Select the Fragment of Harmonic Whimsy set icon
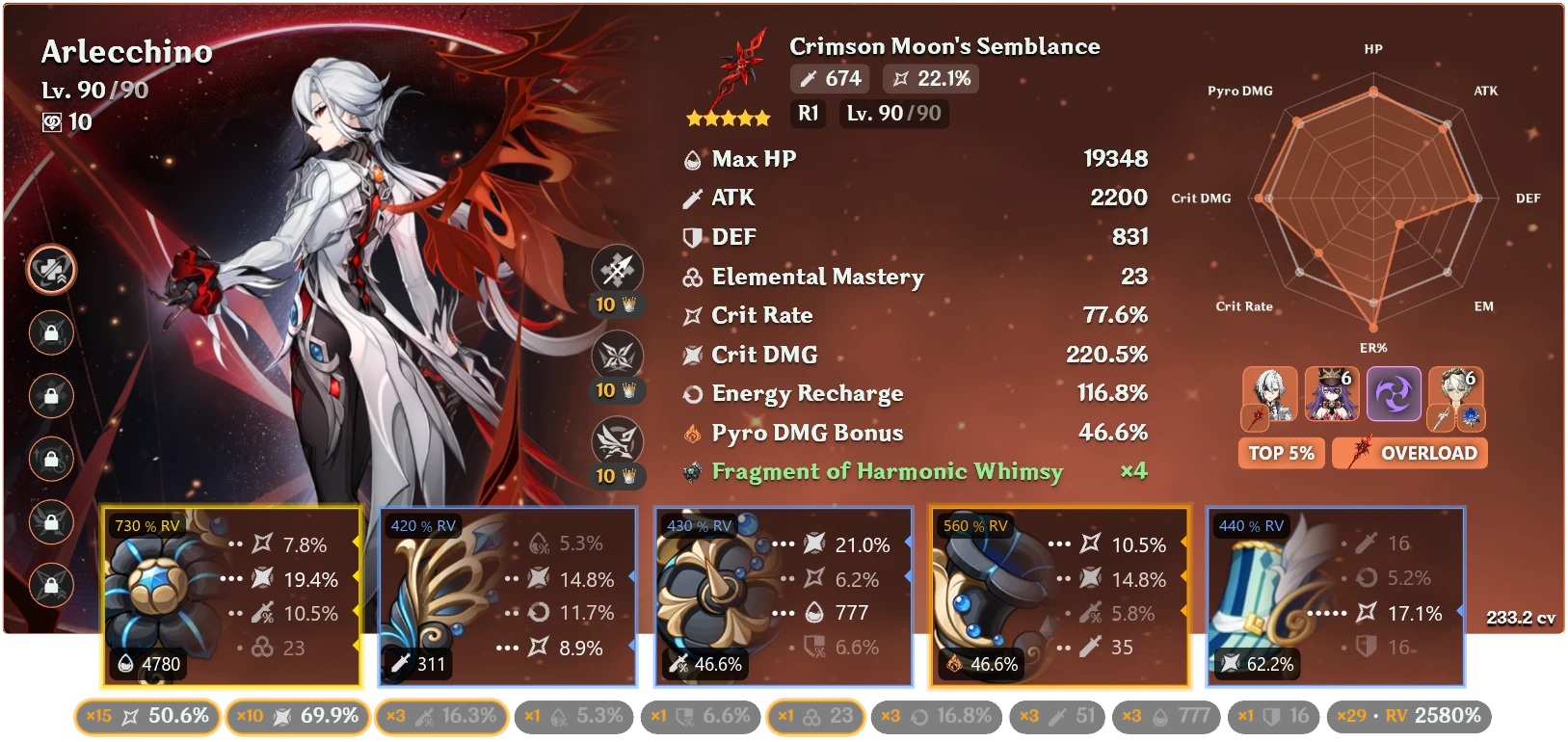Screen dimensions: 1568x742 point(690,471)
